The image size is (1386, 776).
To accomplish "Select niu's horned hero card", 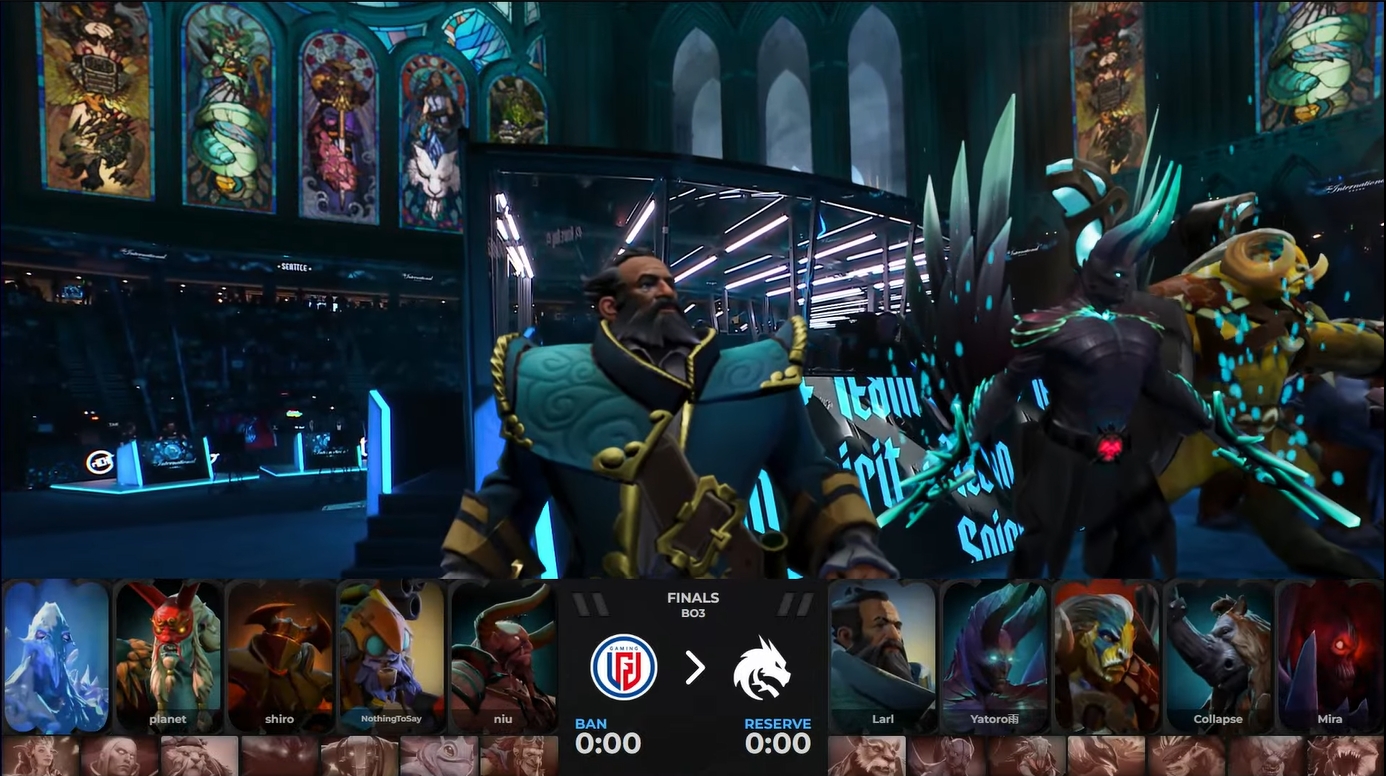I will [503, 655].
